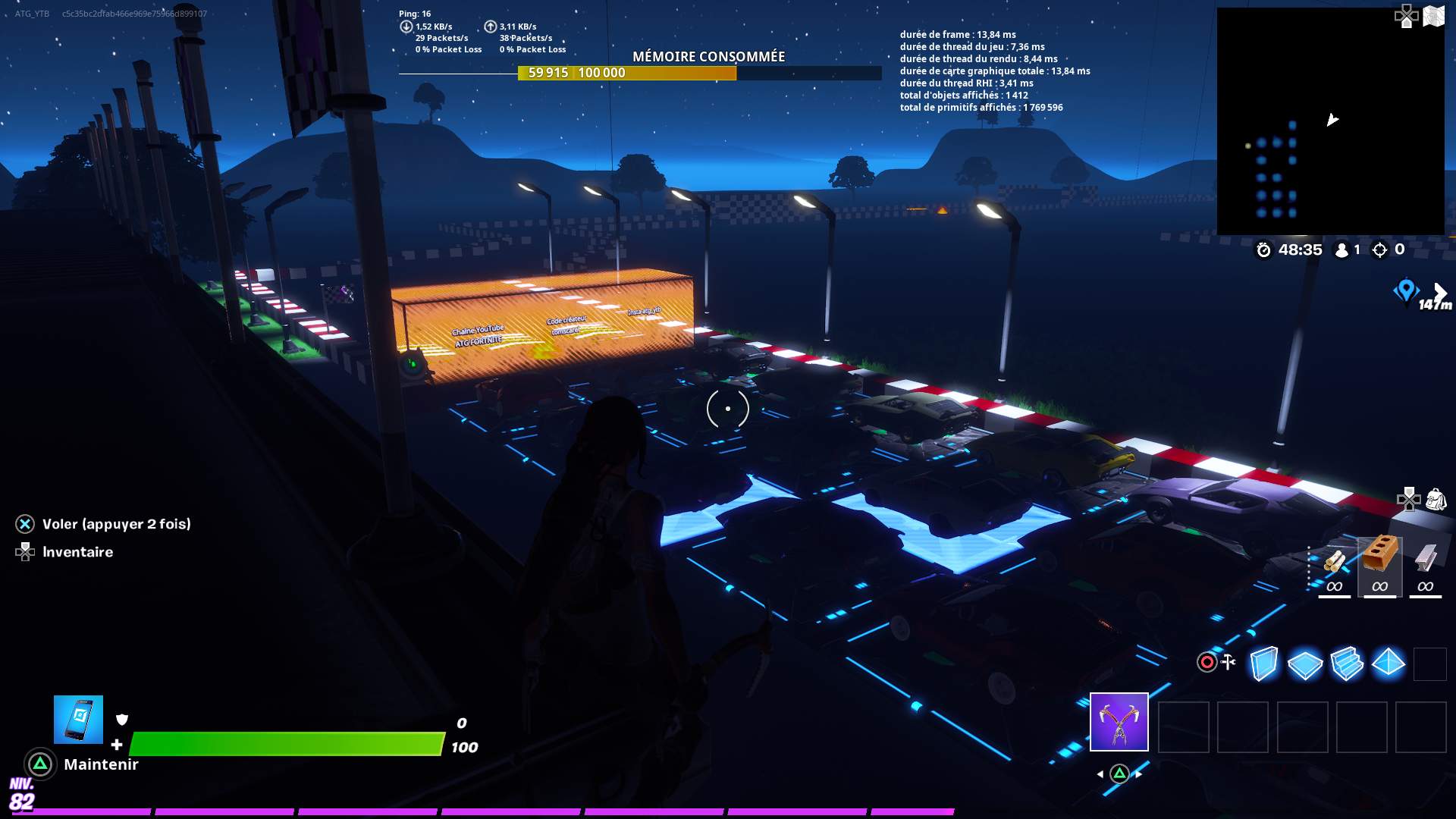
Task: Open the backpack inventory icon
Action: point(1436,499)
